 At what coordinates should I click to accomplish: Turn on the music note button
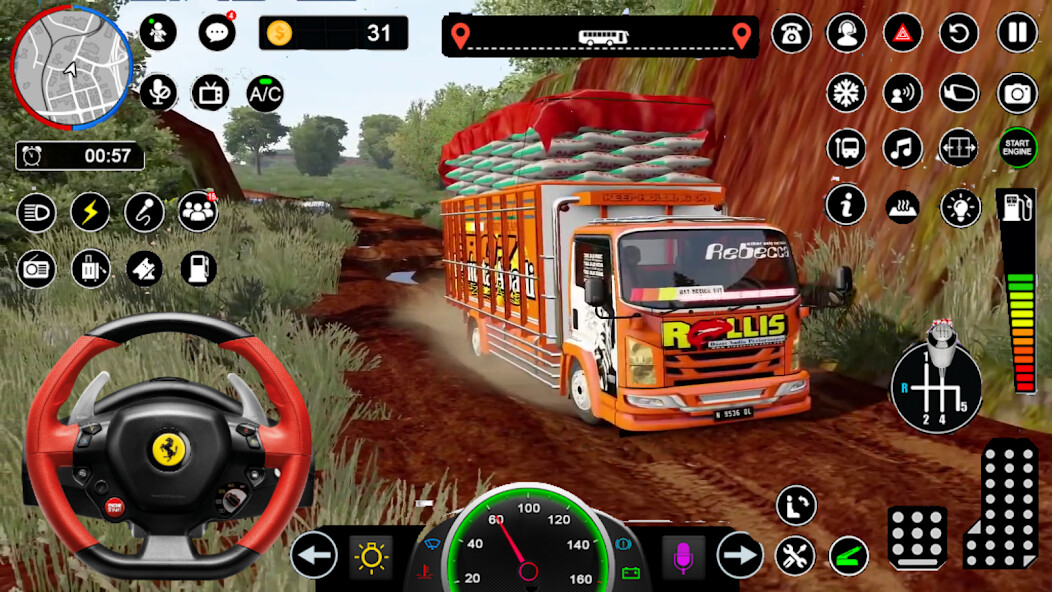903,149
